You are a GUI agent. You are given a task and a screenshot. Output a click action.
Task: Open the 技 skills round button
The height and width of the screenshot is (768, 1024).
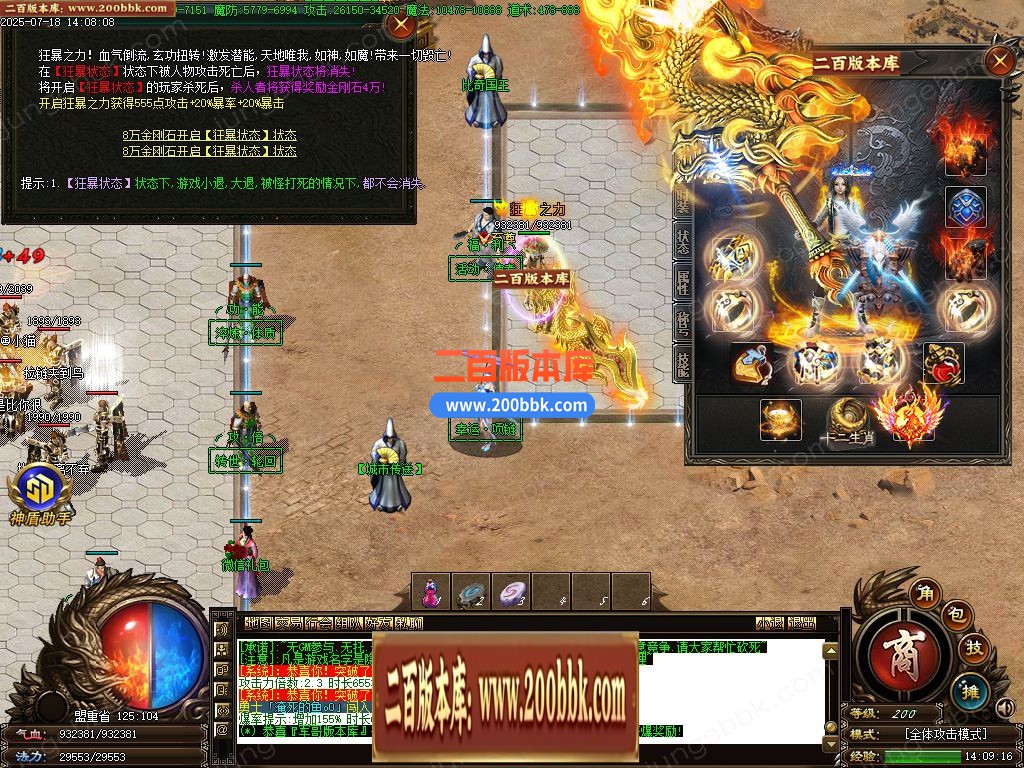point(973,649)
